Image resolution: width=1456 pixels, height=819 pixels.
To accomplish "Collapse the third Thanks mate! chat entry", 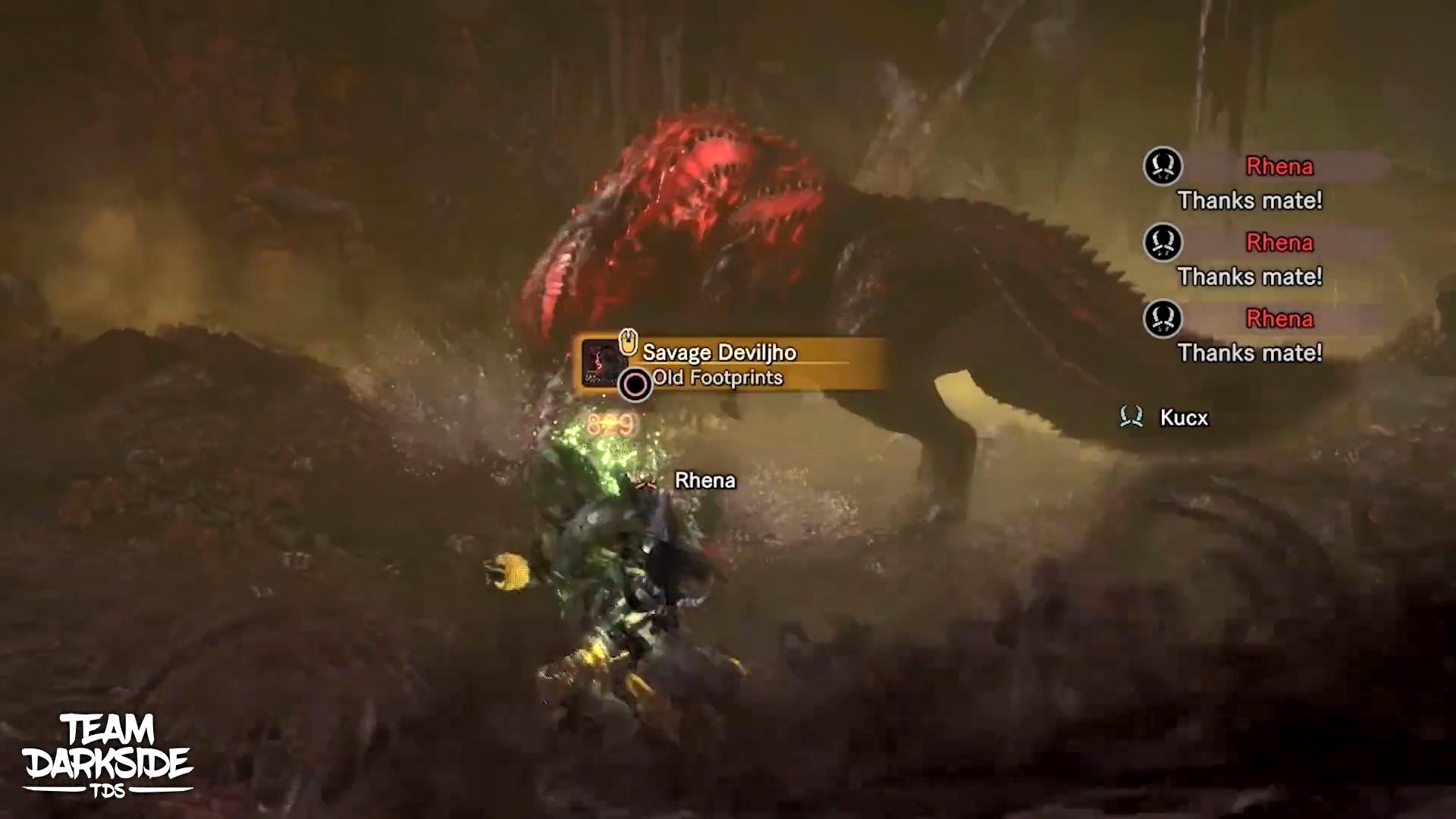I will (x=1248, y=353).
